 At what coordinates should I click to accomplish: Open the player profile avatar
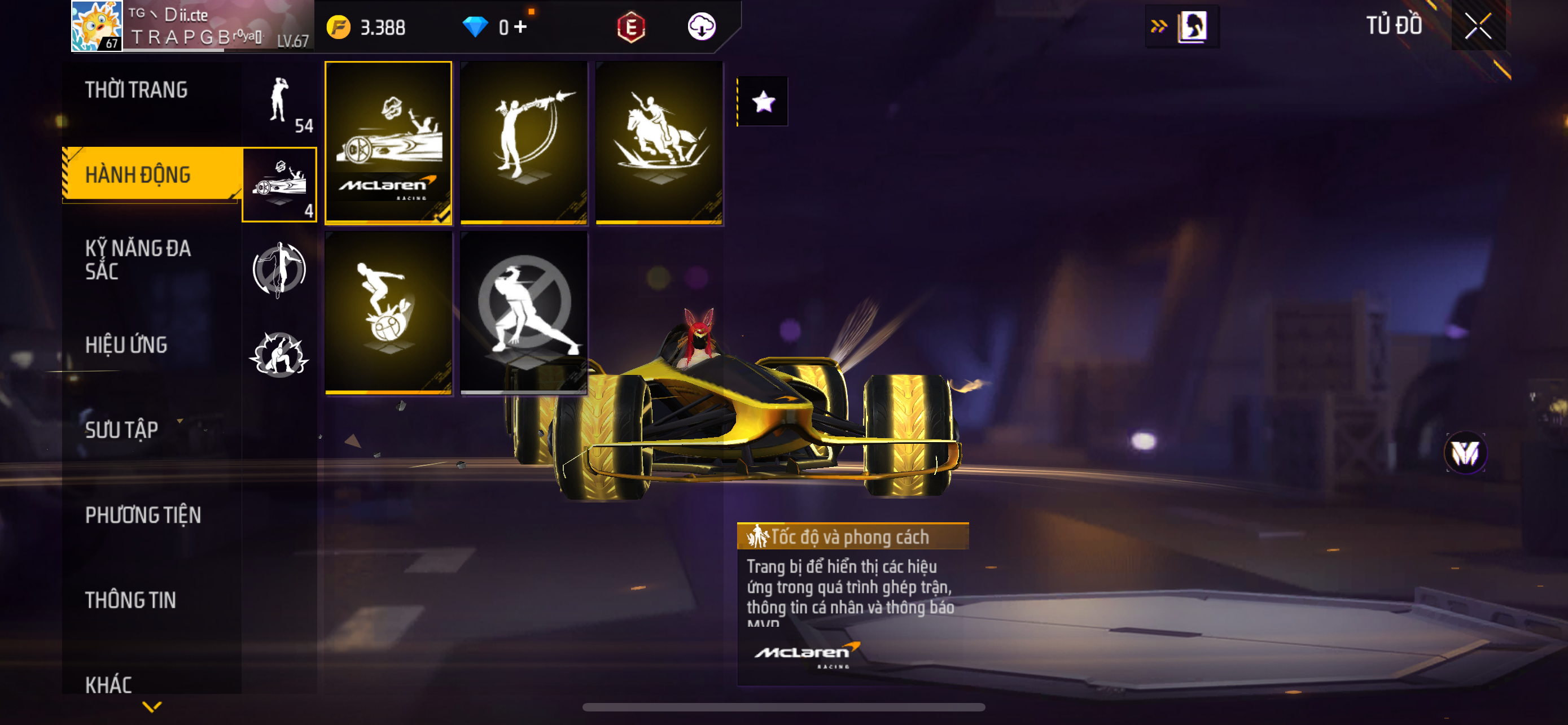coord(97,25)
